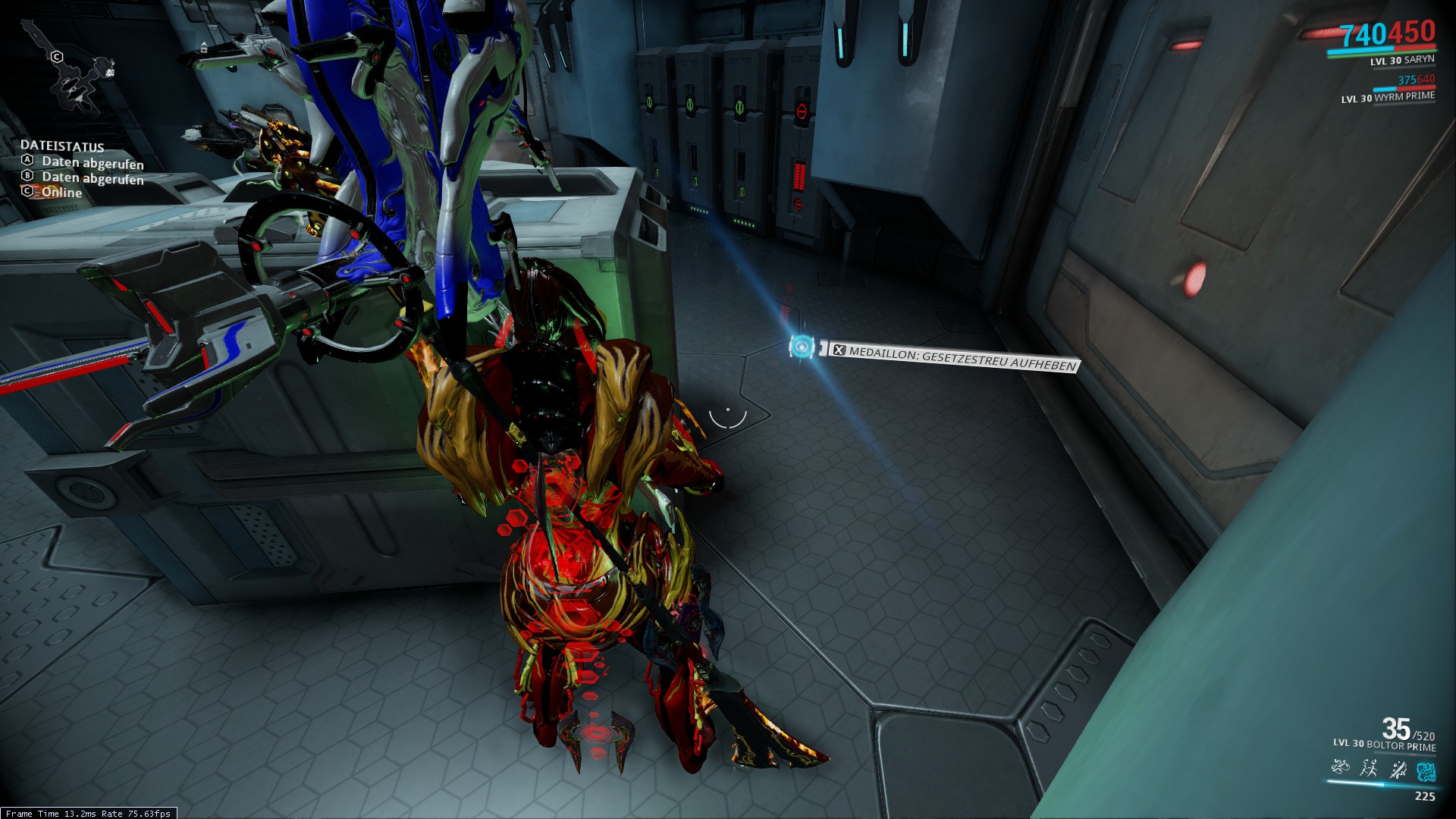Expand the DATEISTATUS panel
Image resolution: width=1456 pixels, height=819 pixels.
[64, 146]
